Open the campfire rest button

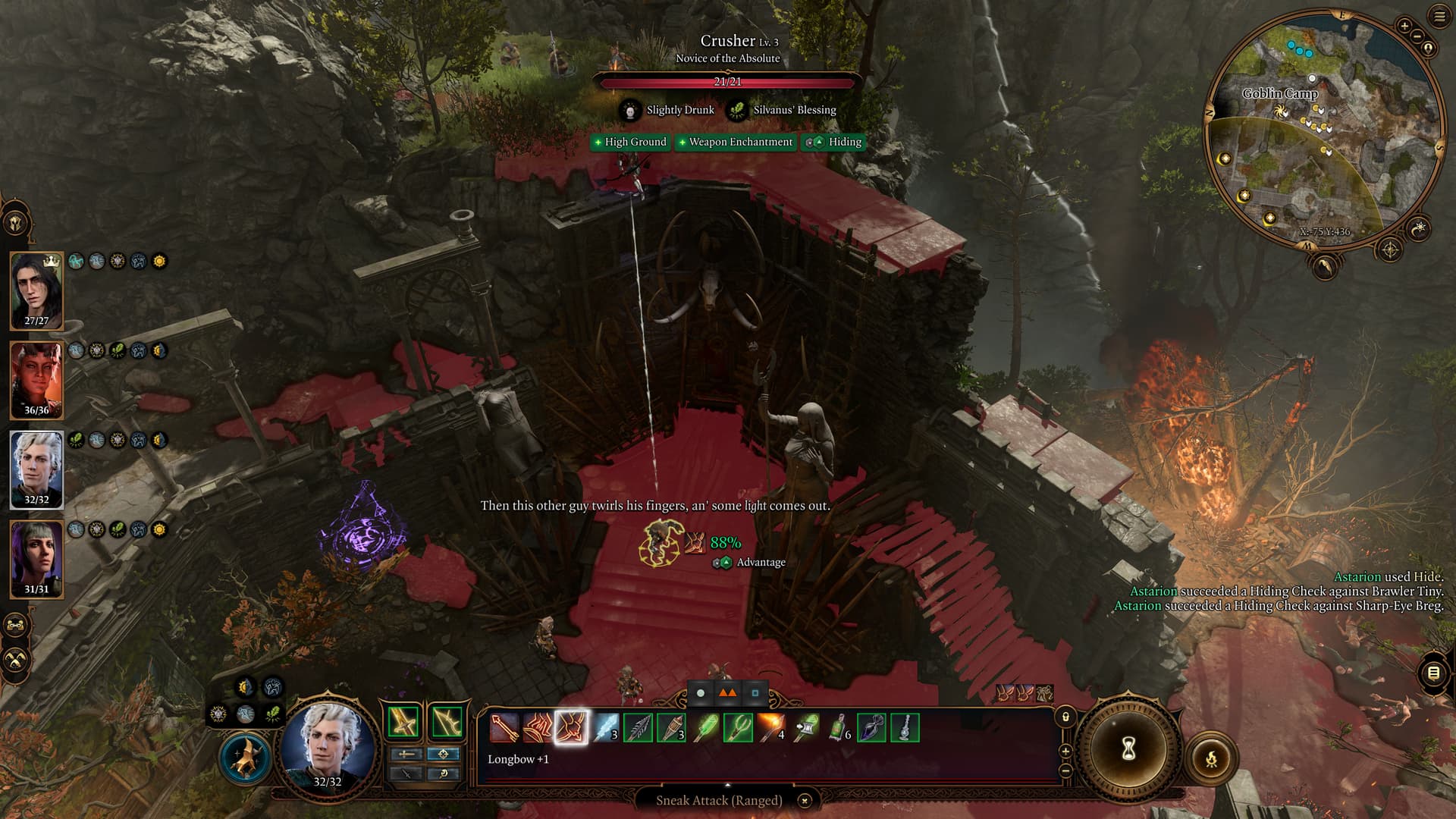[1211, 758]
